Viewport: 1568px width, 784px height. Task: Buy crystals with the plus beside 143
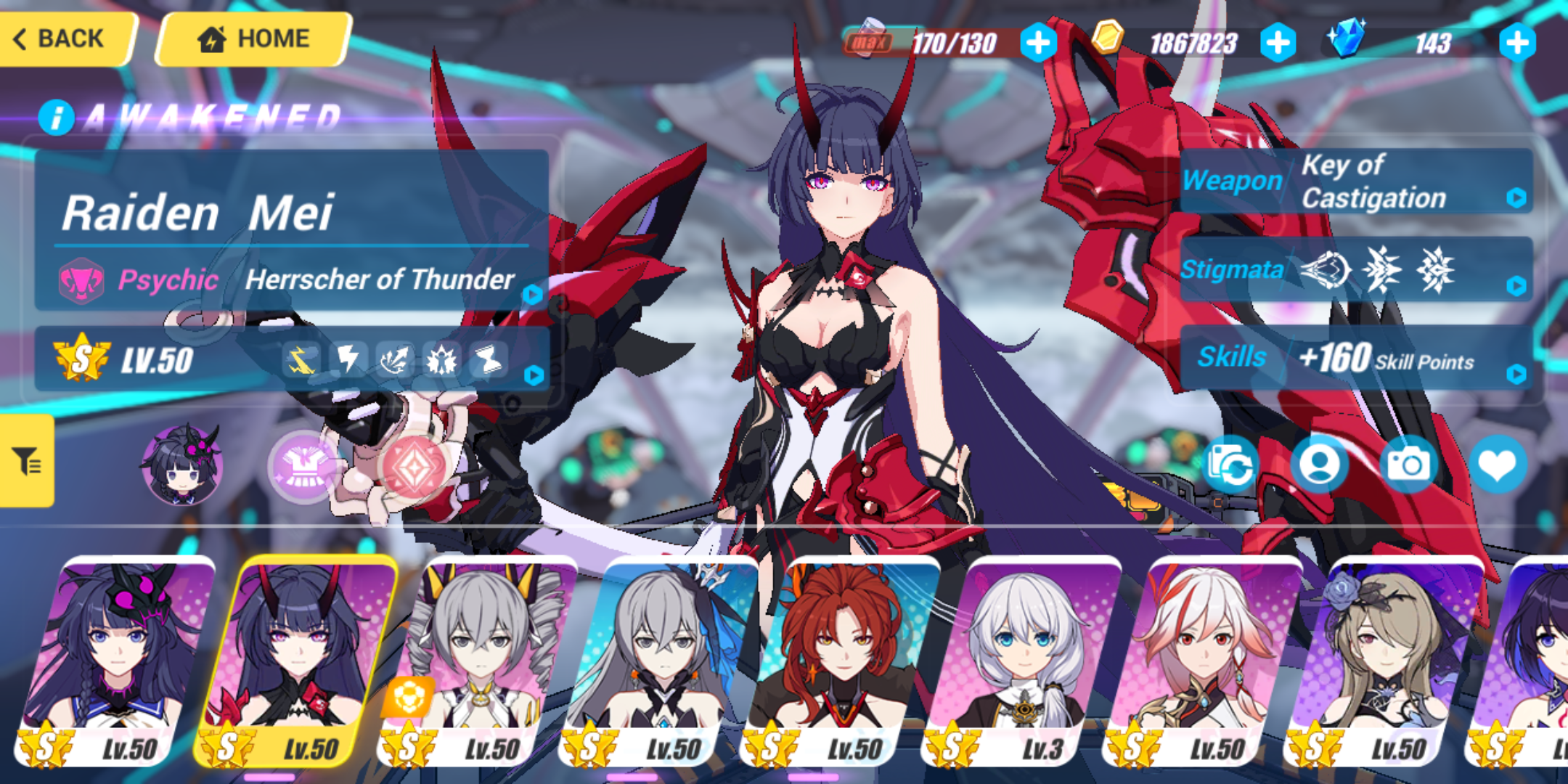(x=1517, y=43)
